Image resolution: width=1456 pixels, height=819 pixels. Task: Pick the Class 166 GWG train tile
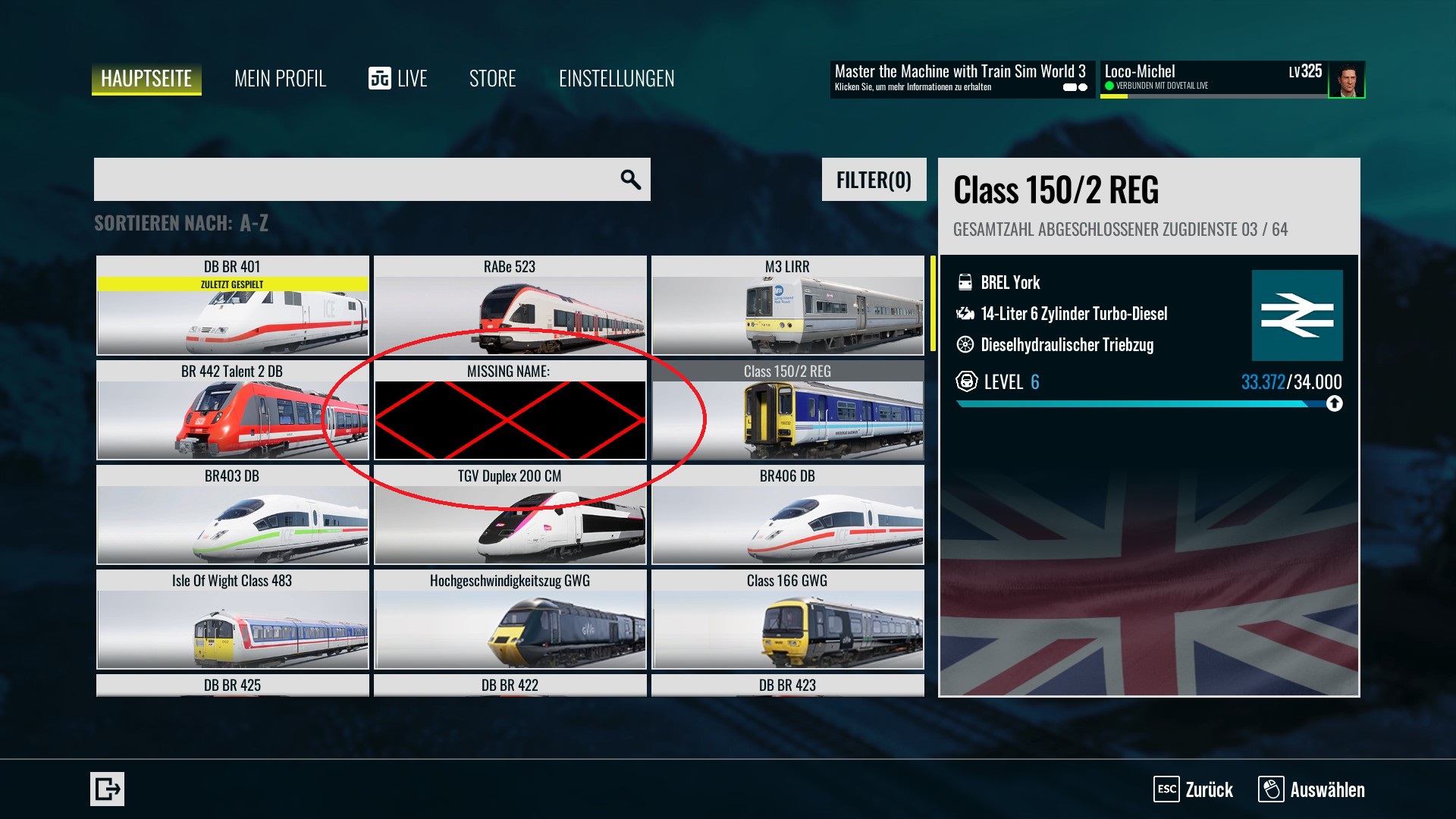[787, 620]
